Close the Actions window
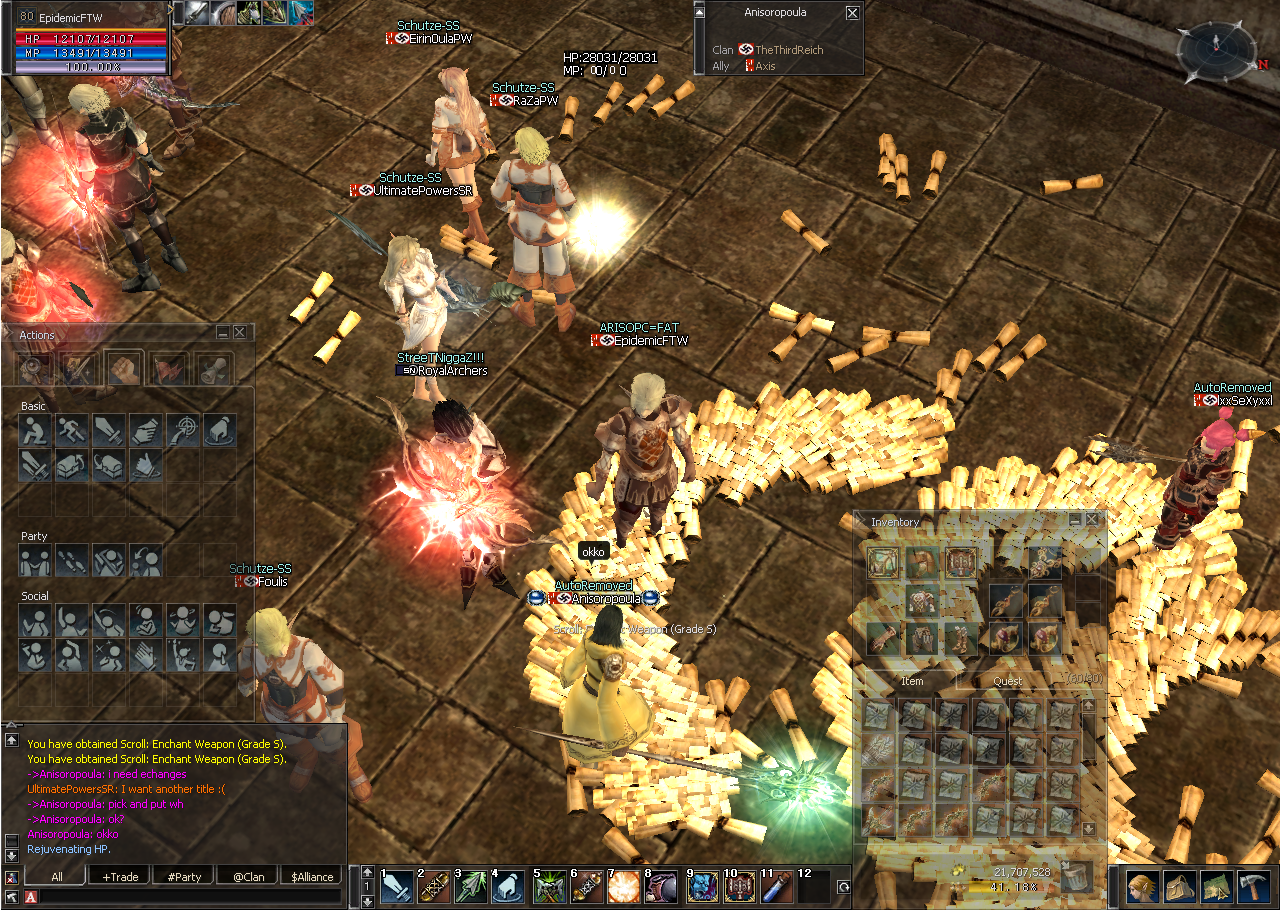 coord(240,333)
